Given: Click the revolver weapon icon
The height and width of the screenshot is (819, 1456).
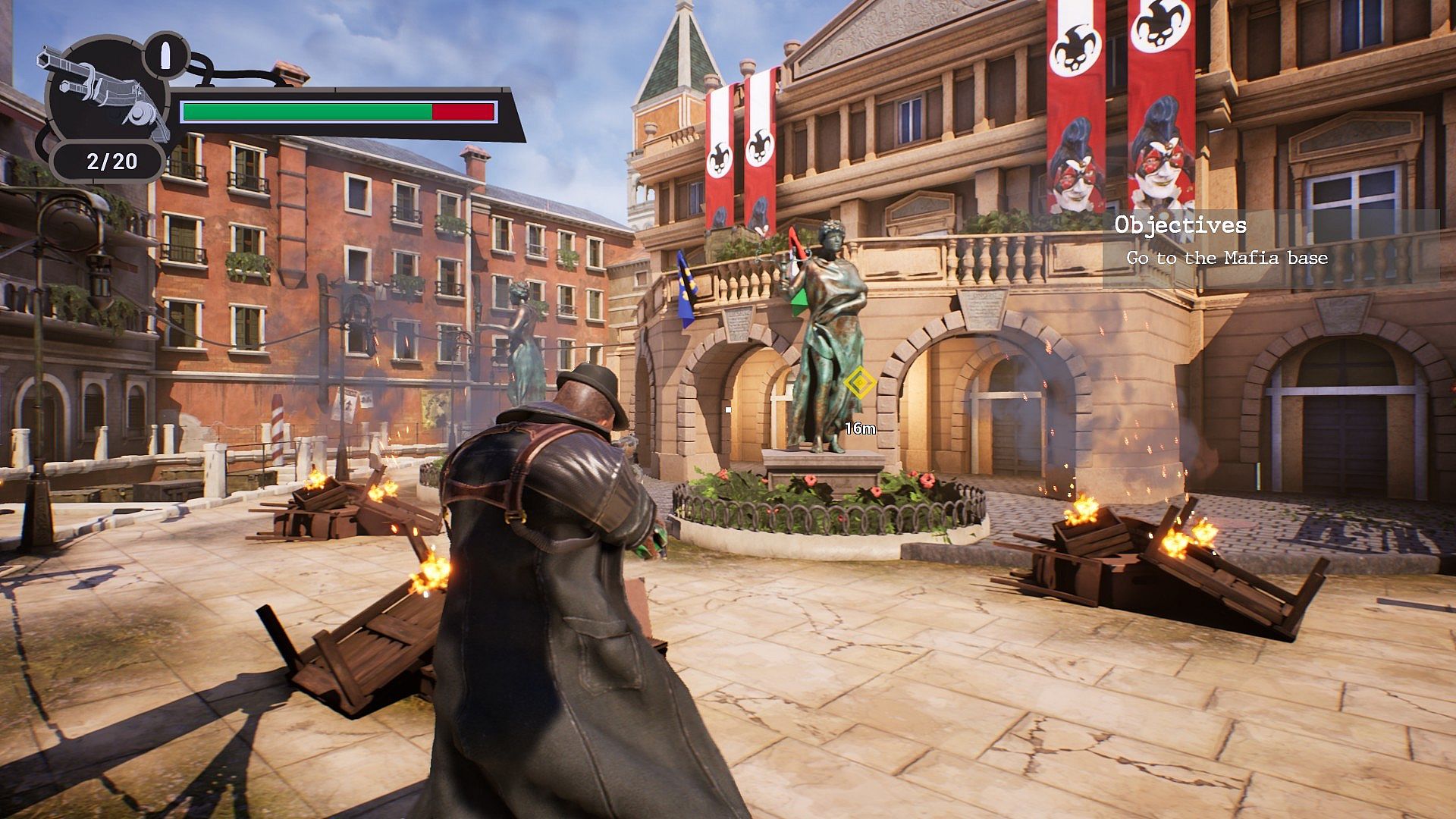Looking at the screenshot, I should 106,94.
